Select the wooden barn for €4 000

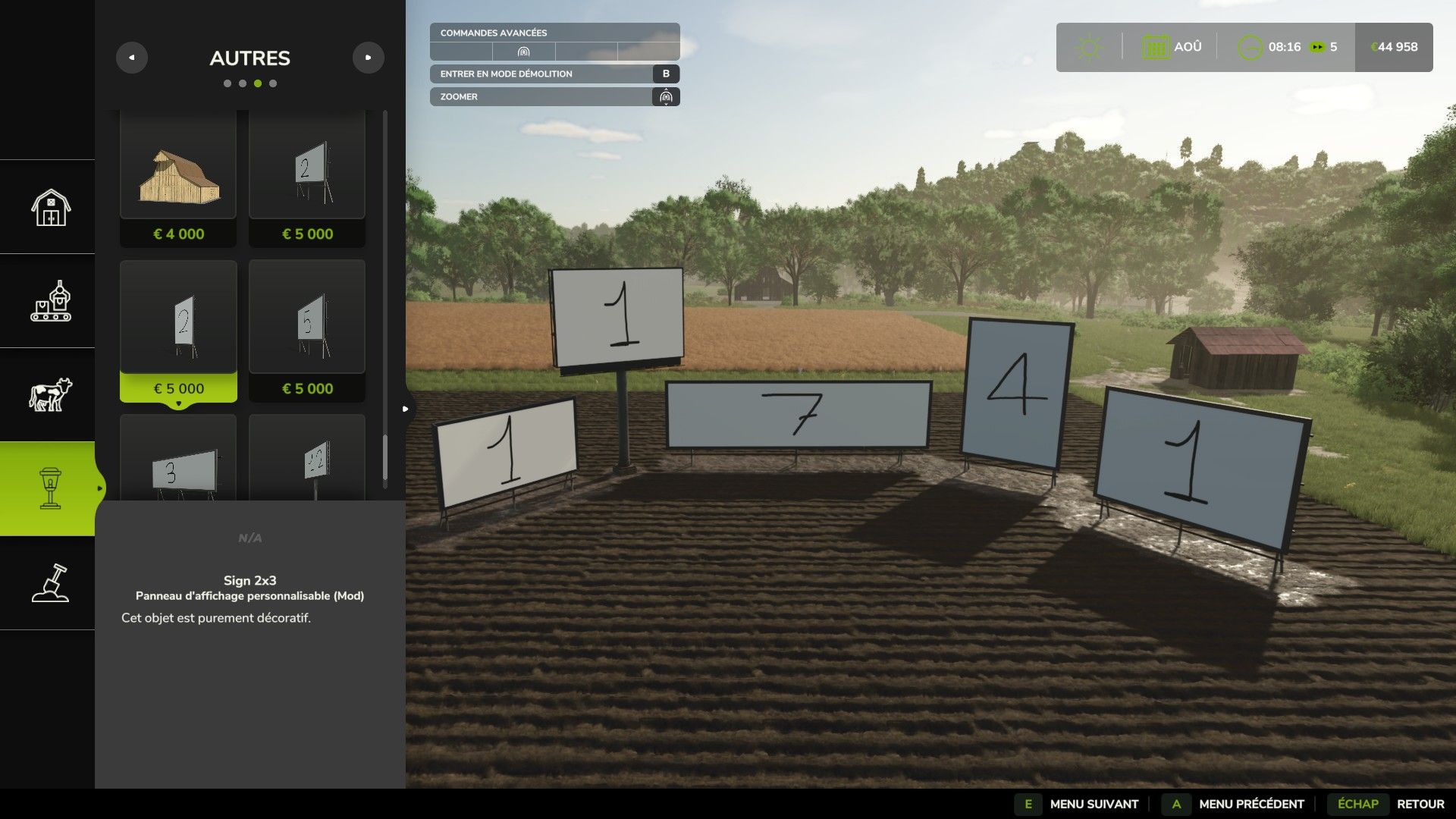click(178, 179)
